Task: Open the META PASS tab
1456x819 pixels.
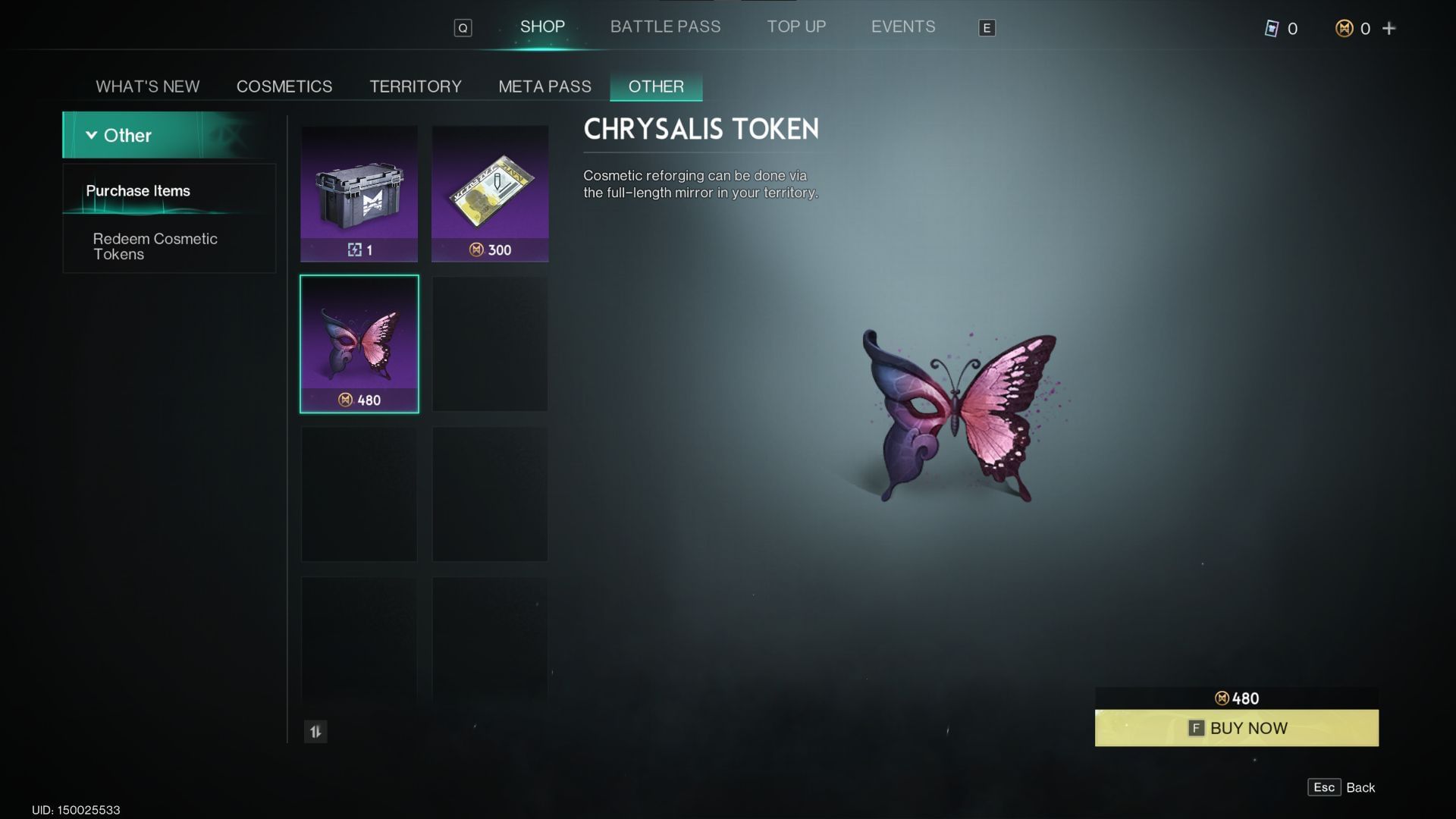Action: tap(544, 86)
